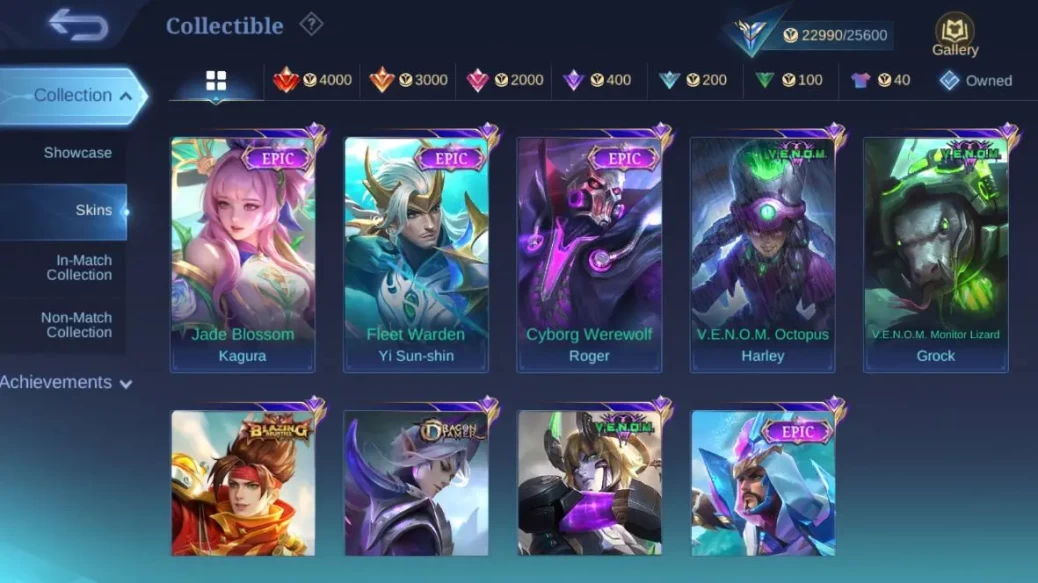Filter skins by the 2000 point tier

pyautogui.click(x=505, y=80)
